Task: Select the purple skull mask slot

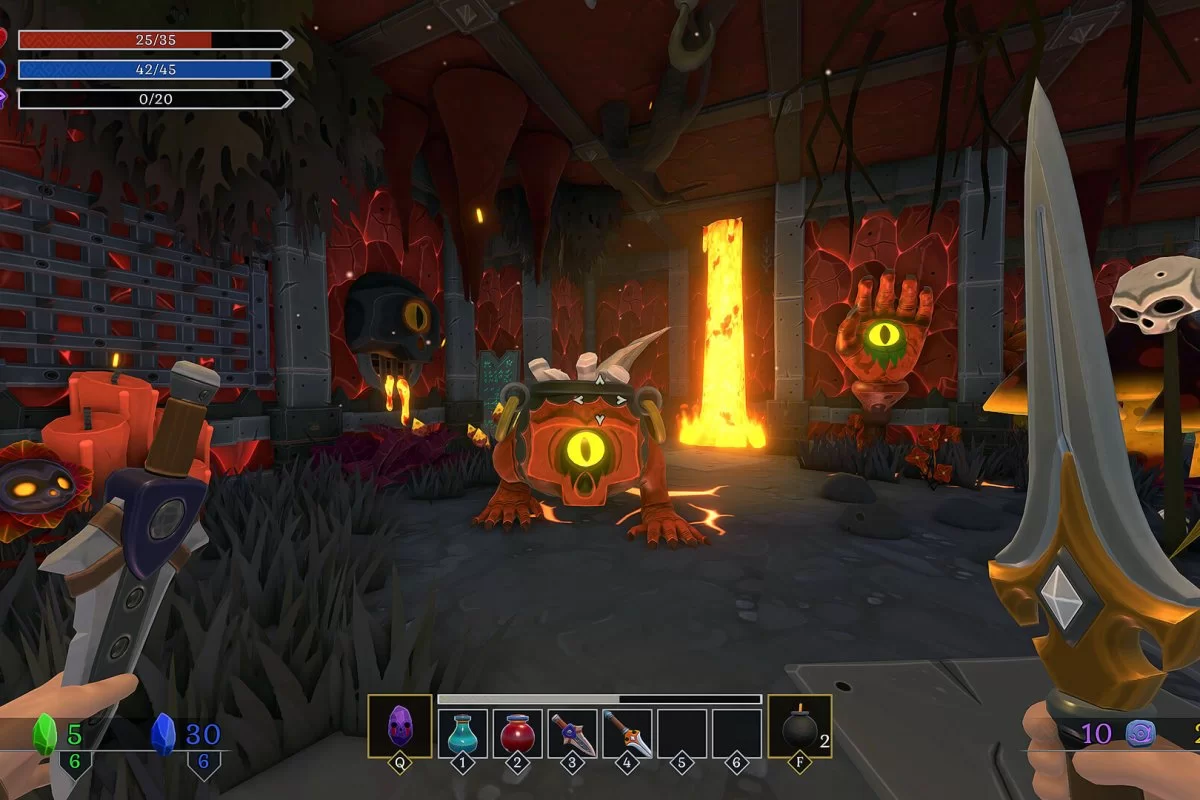Action: 400,726
